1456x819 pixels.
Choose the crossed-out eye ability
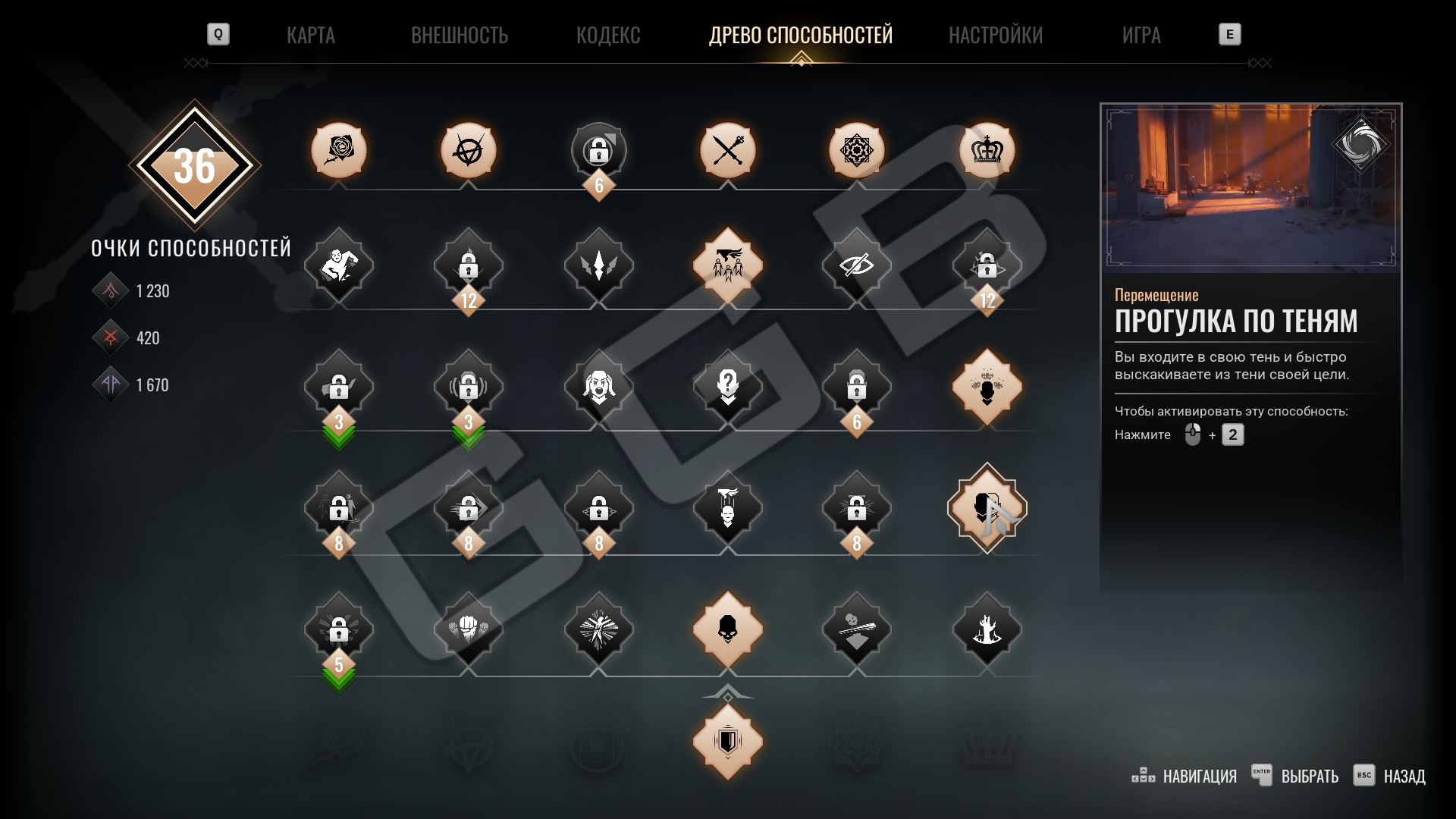coord(857,265)
